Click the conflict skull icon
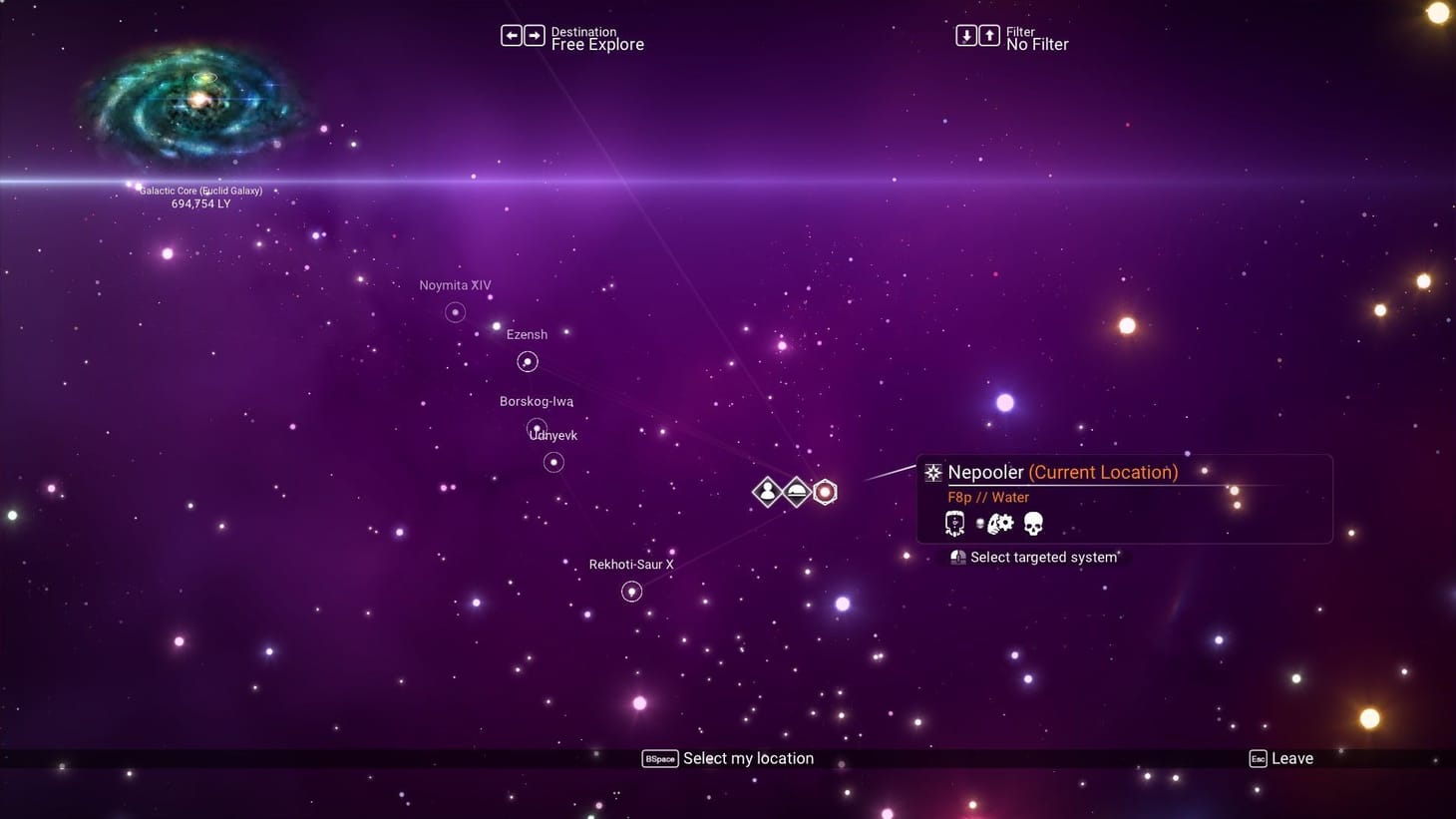Image resolution: width=1456 pixels, height=819 pixels. (1033, 523)
